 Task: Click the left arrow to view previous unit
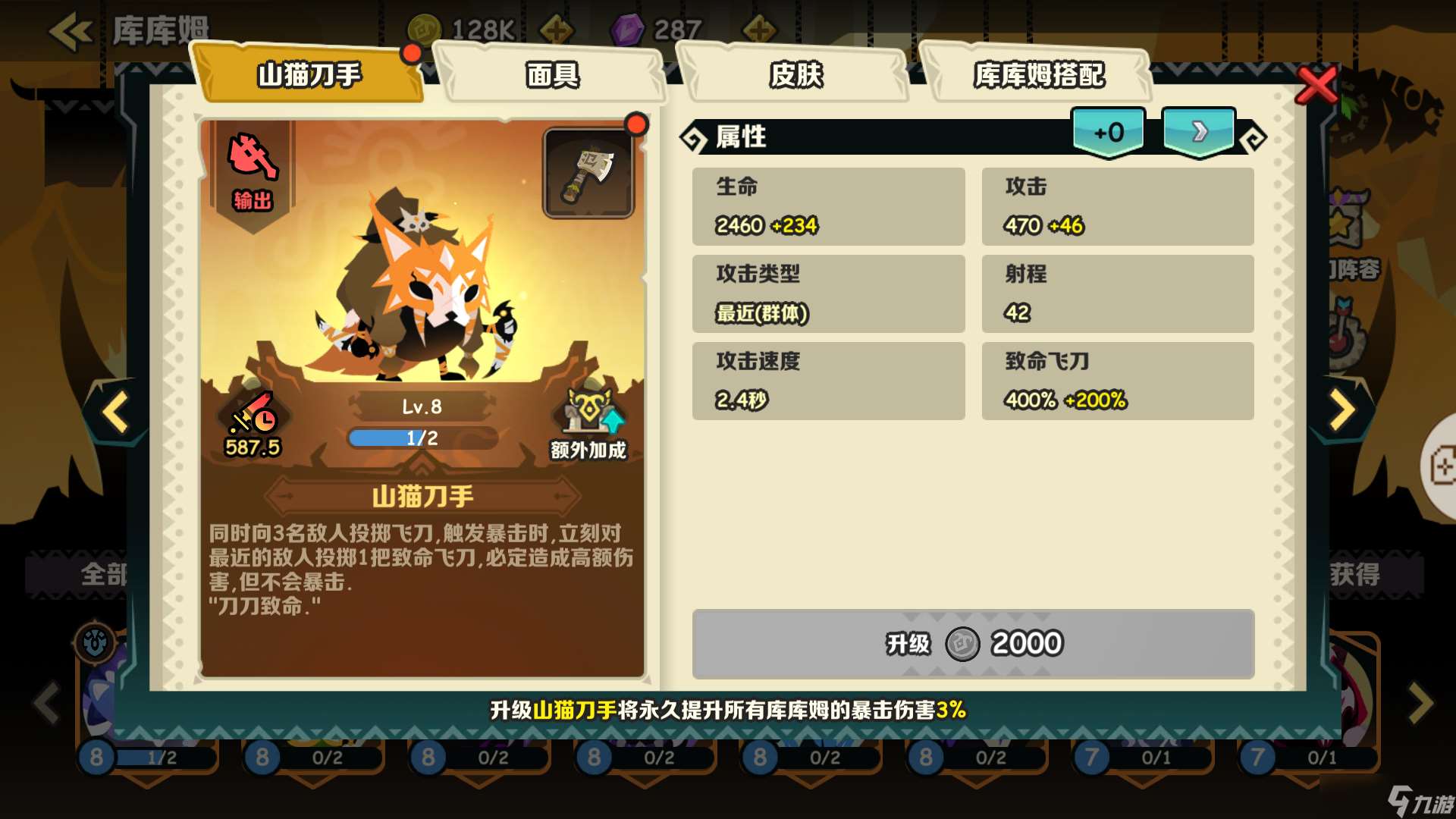pos(114,413)
